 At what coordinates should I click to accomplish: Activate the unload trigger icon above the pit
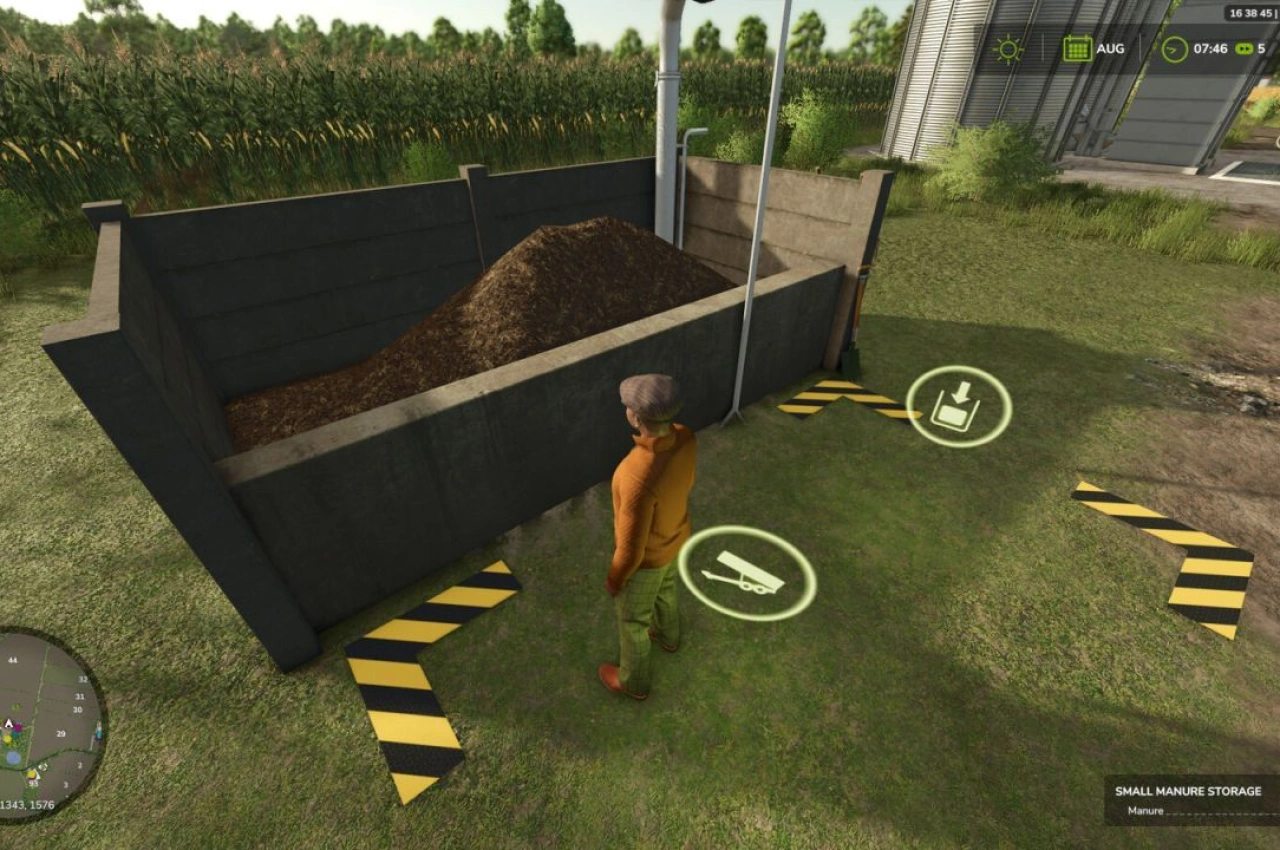(x=957, y=404)
